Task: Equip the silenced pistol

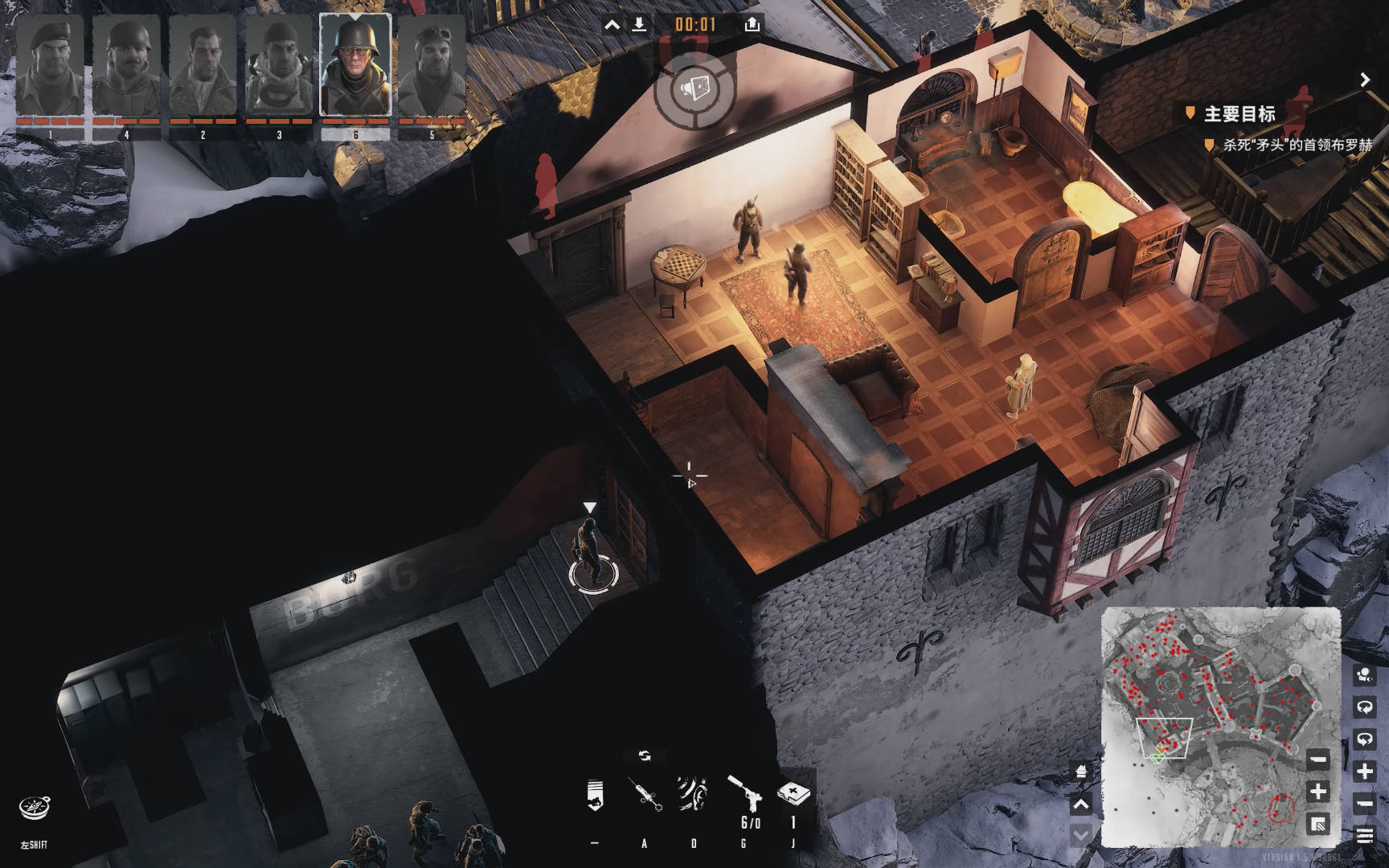Action: pos(744,793)
